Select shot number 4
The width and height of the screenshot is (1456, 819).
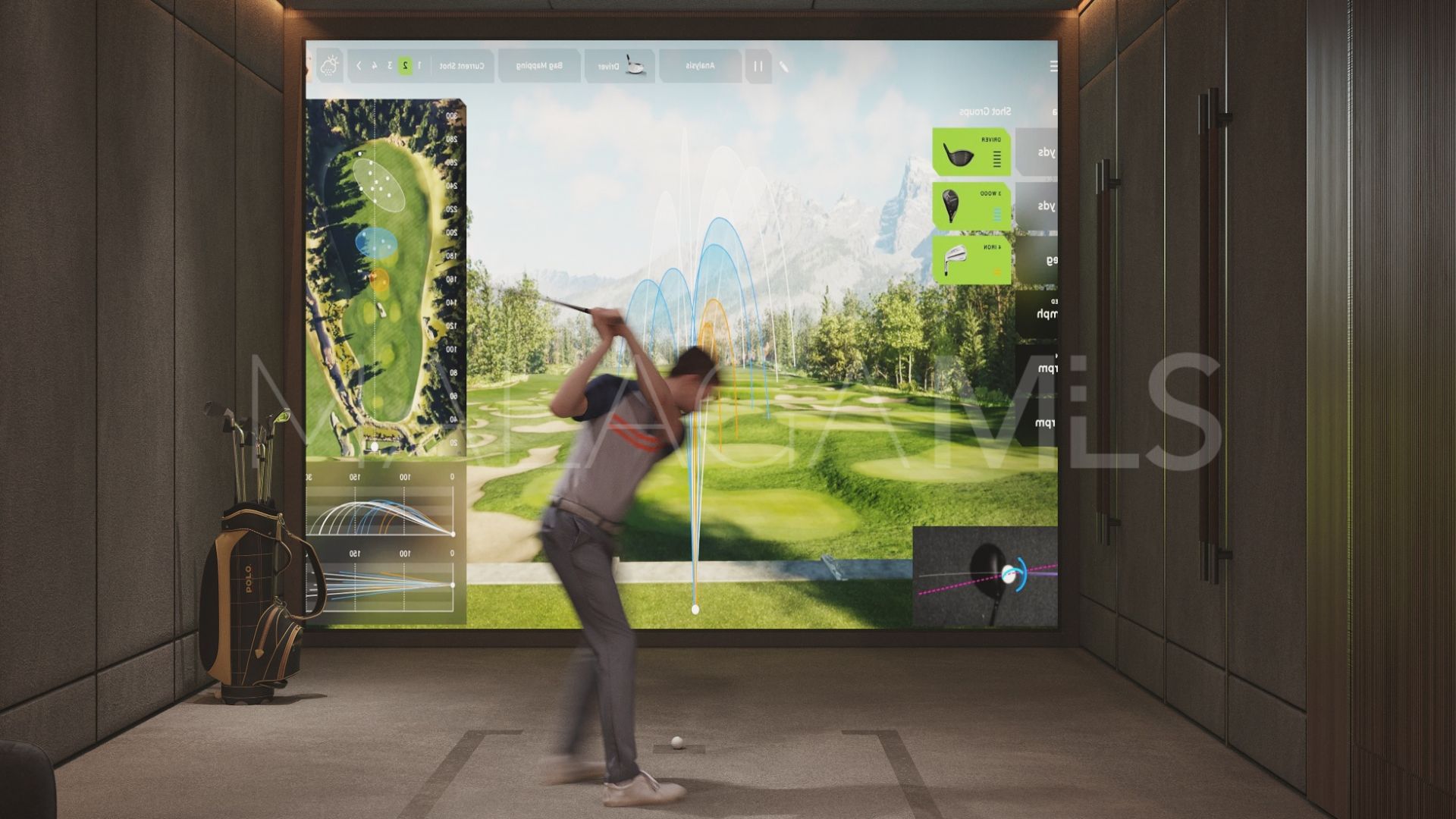click(375, 66)
